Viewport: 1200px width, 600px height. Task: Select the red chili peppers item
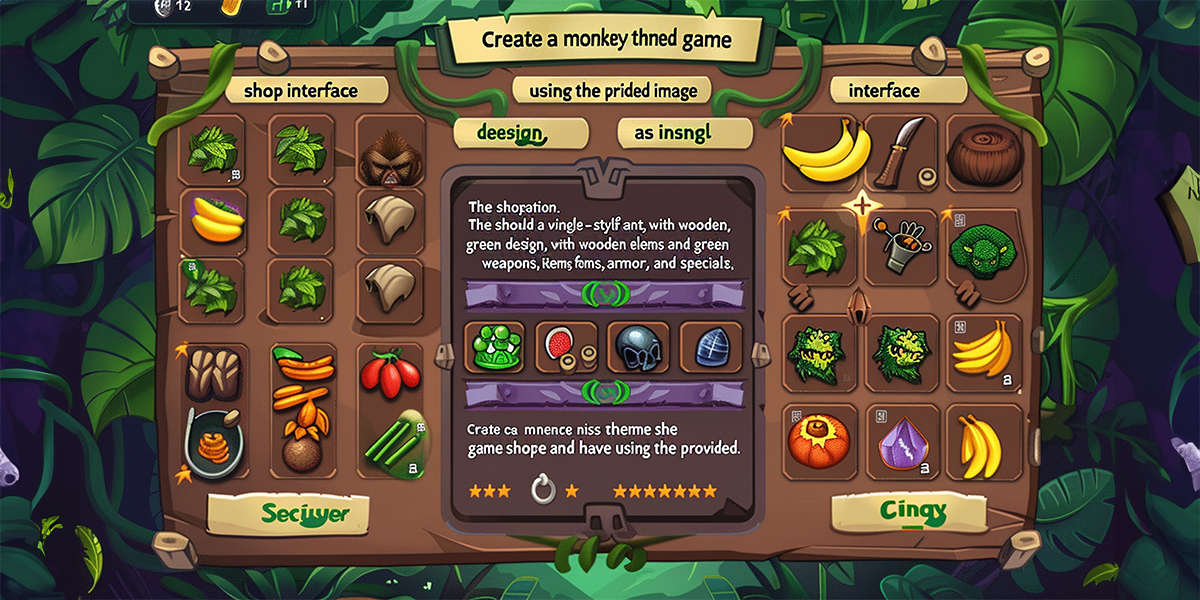tap(387, 375)
